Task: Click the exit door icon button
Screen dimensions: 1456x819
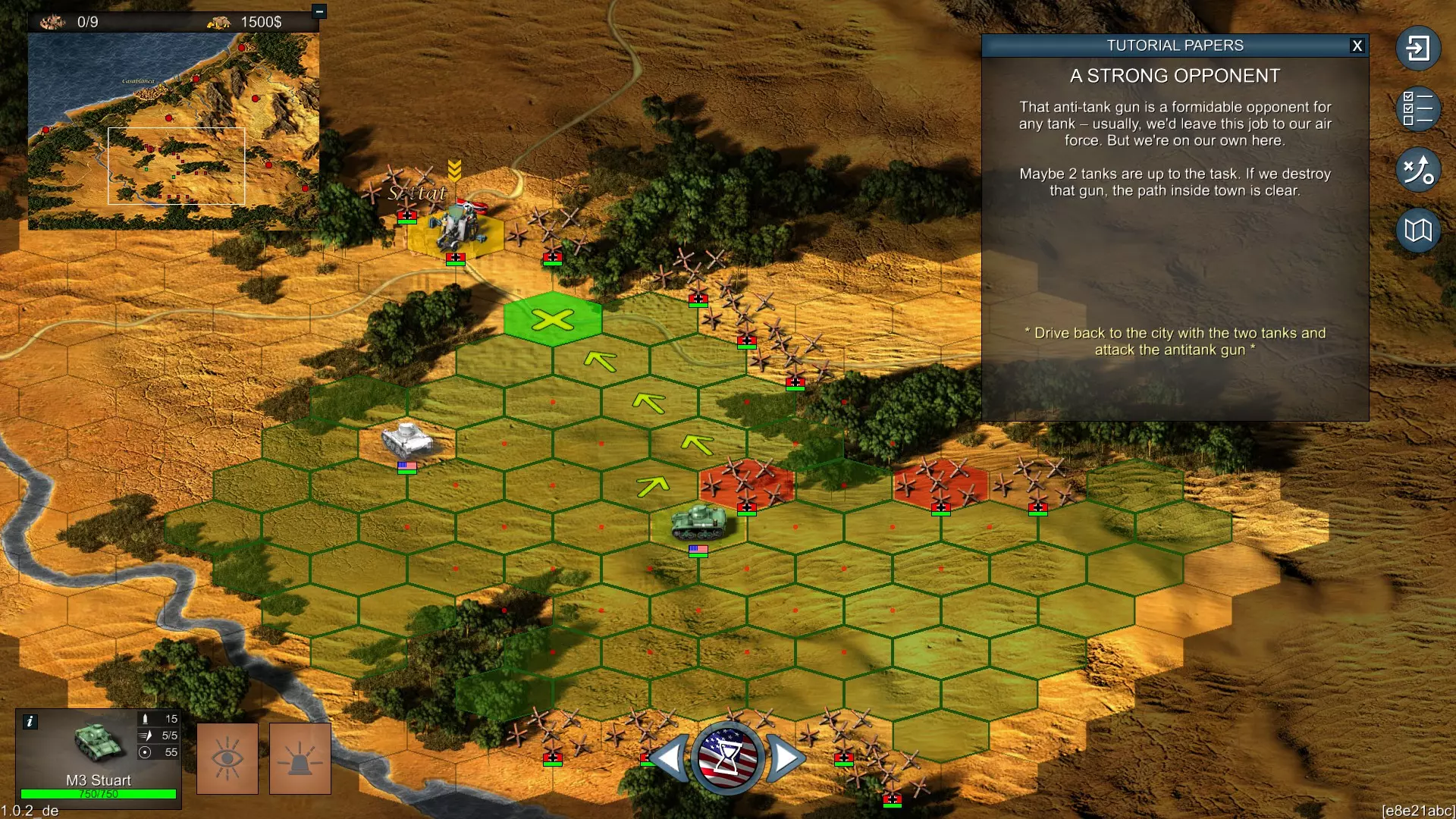Action: (x=1417, y=49)
